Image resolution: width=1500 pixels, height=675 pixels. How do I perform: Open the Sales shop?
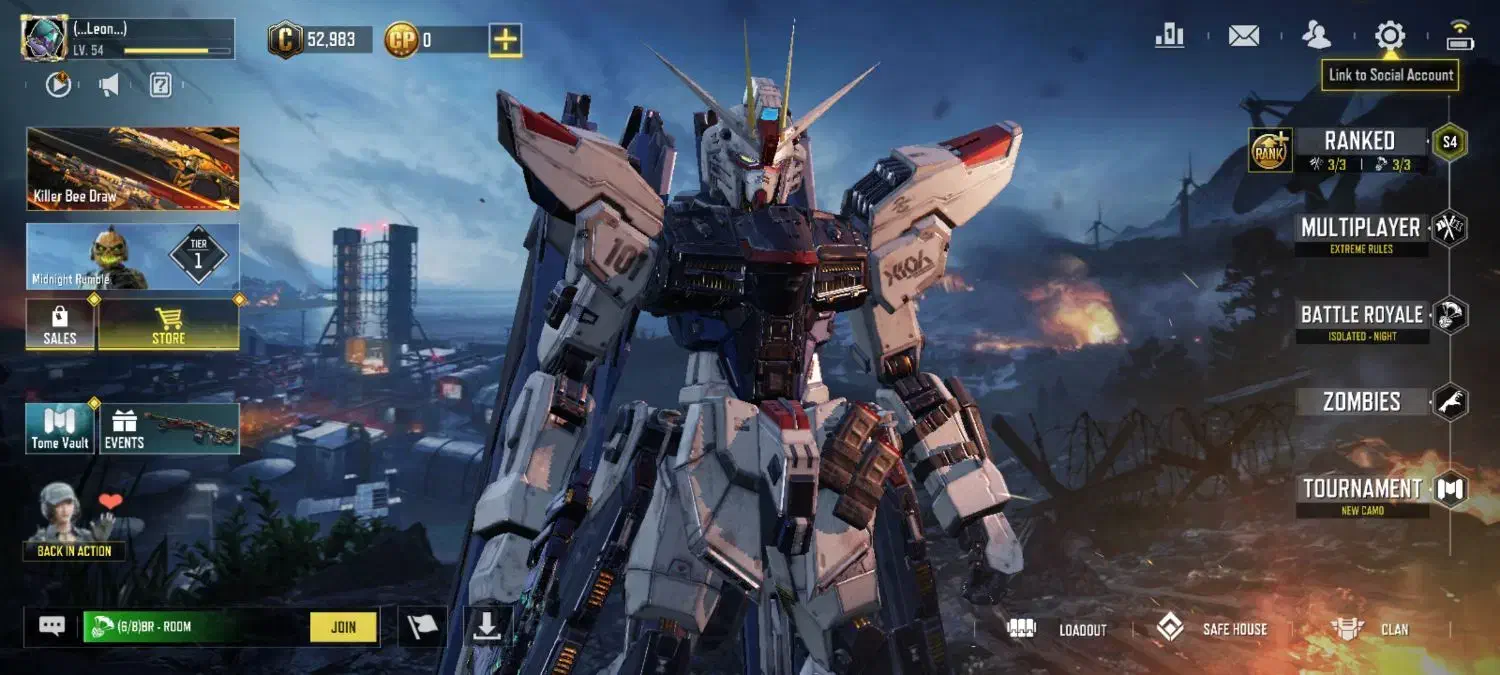(60, 326)
